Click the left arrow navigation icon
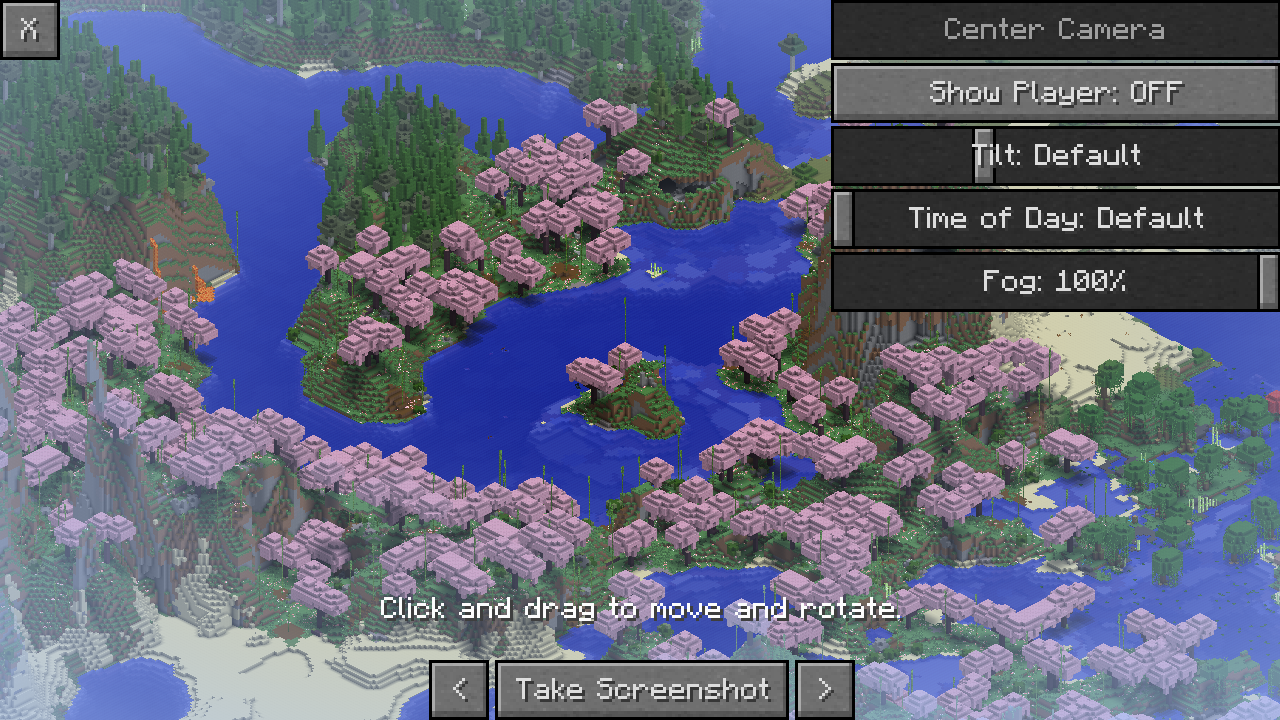The width and height of the screenshot is (1280, 720). [x=459, y=689]
